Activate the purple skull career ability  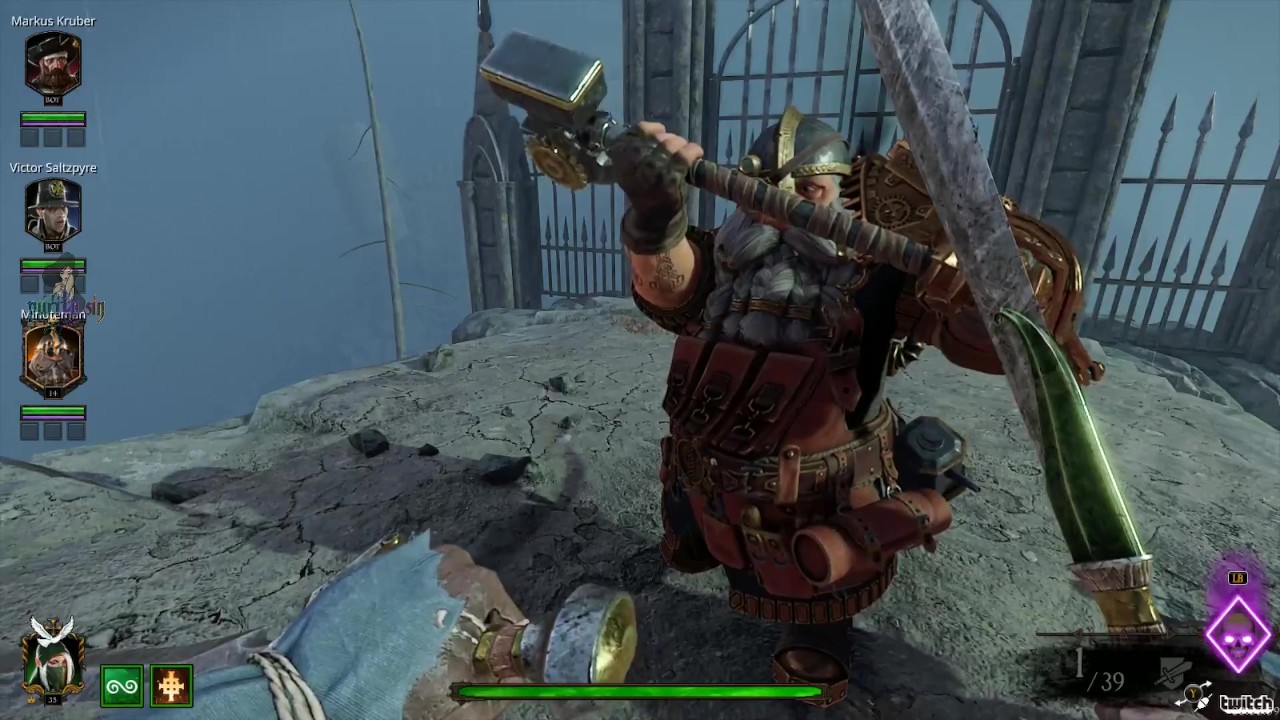(1237, 636)
